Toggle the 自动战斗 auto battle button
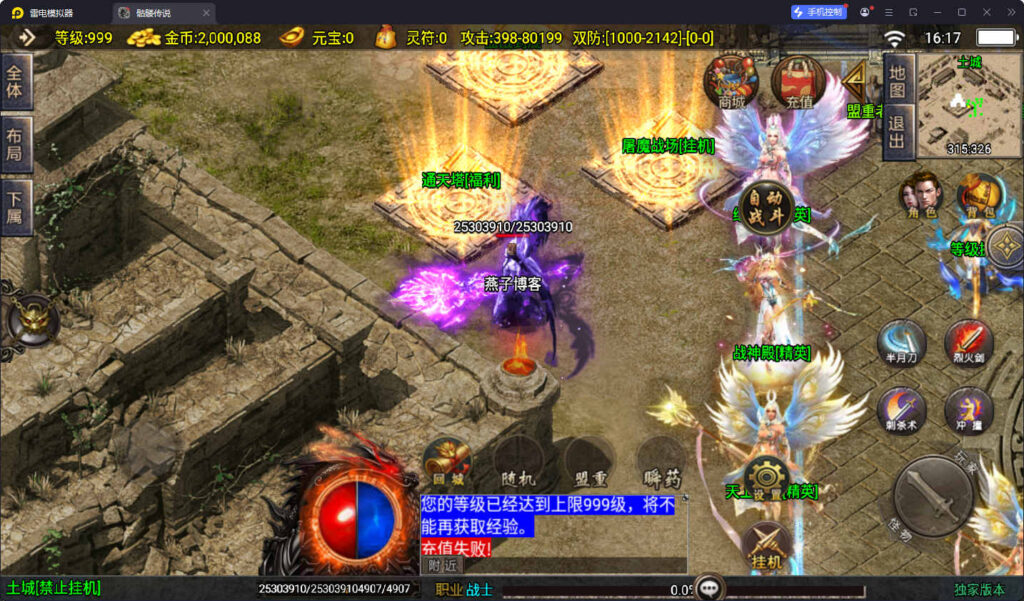Screen dimensions: 1024x601 tap(767, 209)
